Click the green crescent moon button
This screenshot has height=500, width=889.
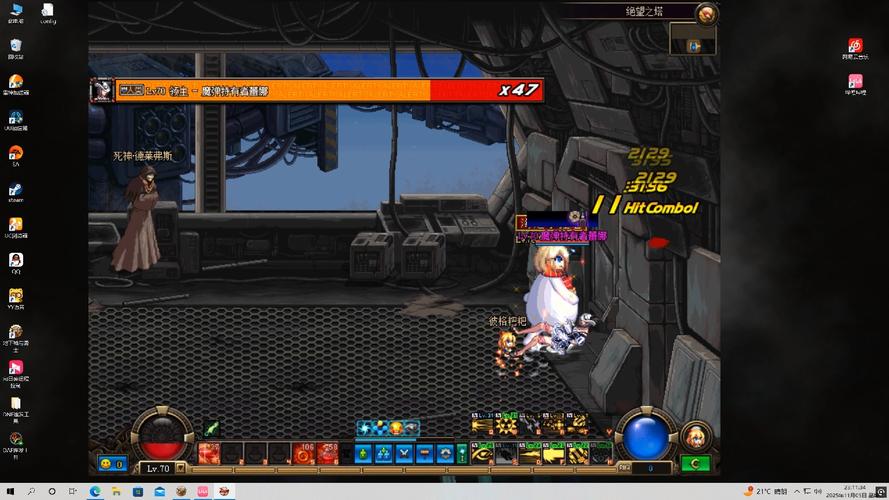[696, 464]
